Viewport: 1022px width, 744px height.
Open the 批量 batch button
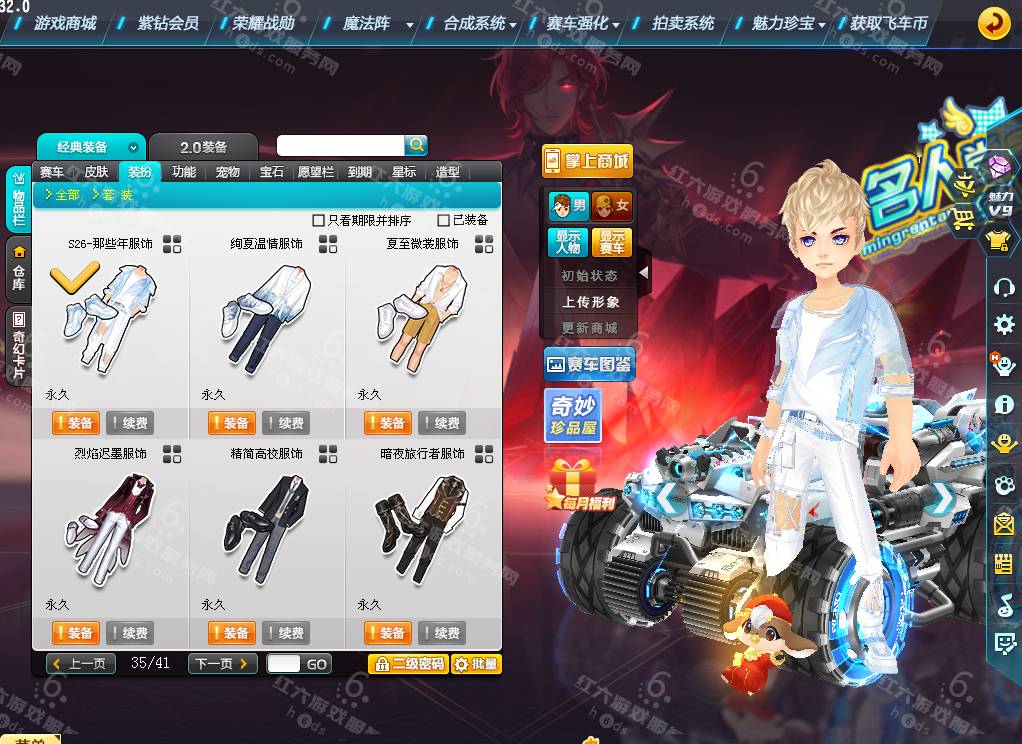pyautogui.click(x=476, y=663)
